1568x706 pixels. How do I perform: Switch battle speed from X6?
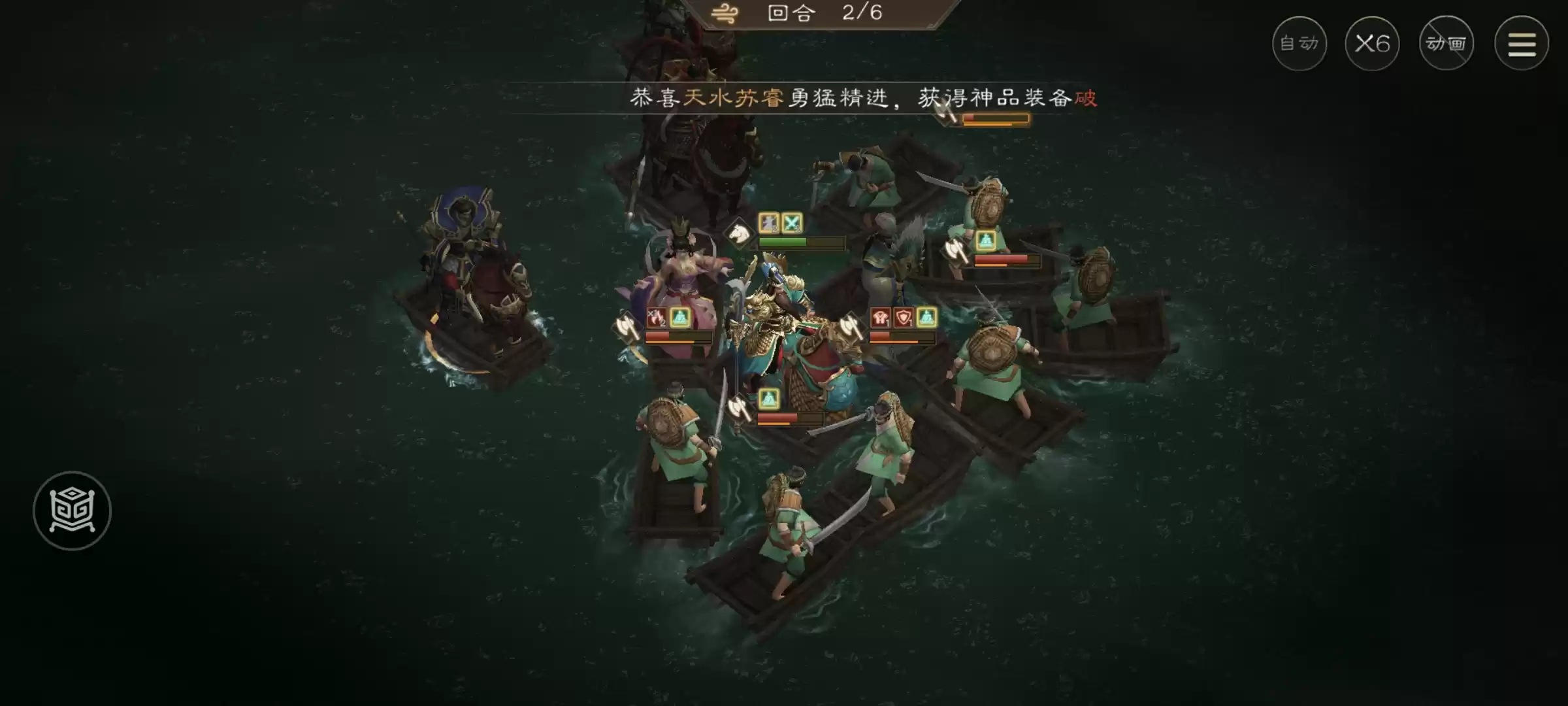[x=1372, y=42]
